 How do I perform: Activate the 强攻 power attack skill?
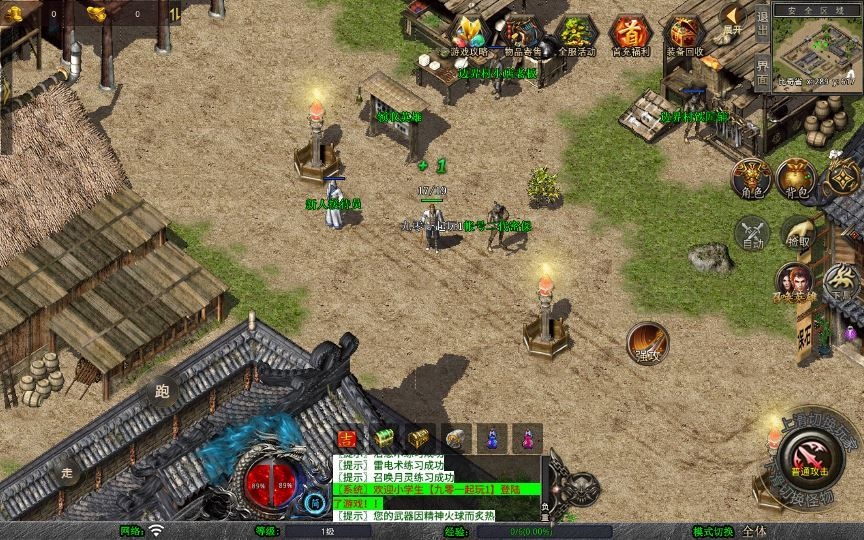pyautogui.click(x=647, y=343)
